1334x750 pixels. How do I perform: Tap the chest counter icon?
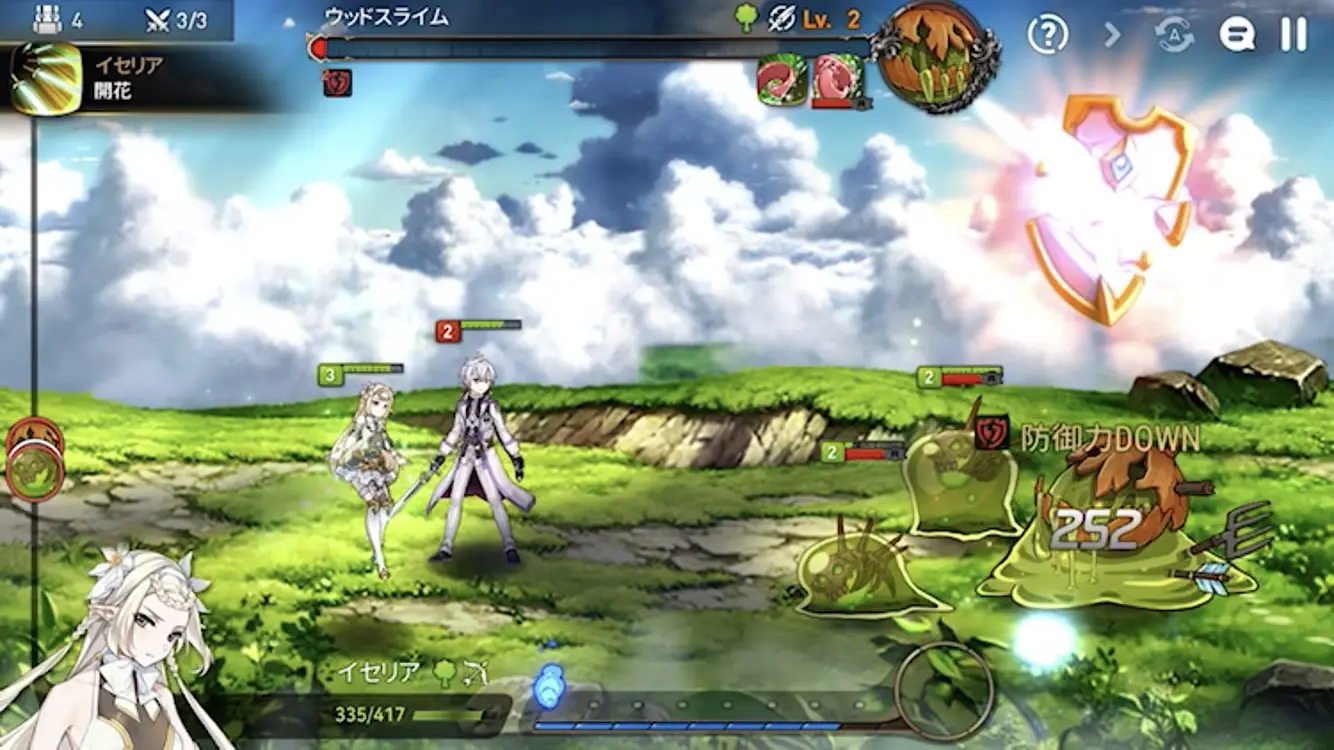coord(48,20)
